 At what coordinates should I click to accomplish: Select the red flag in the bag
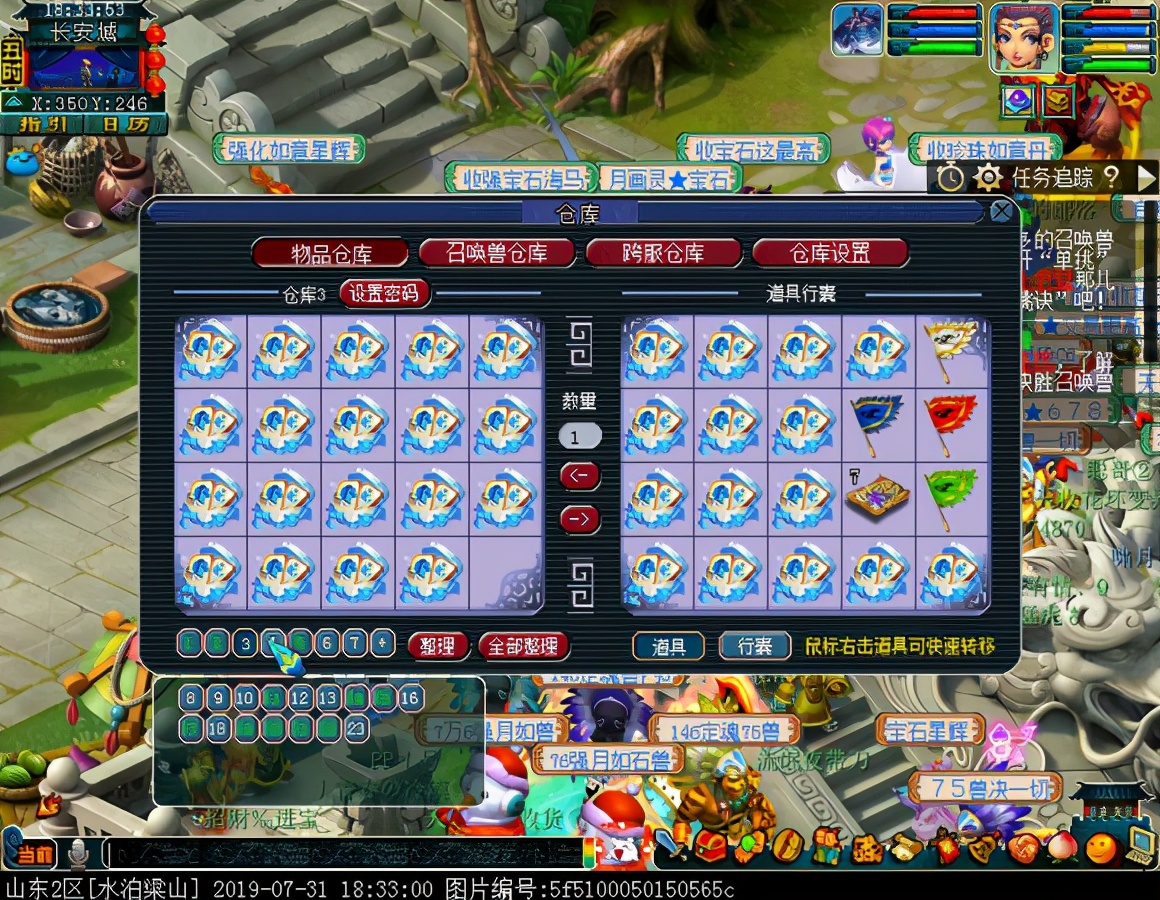[x=953, y=426]
